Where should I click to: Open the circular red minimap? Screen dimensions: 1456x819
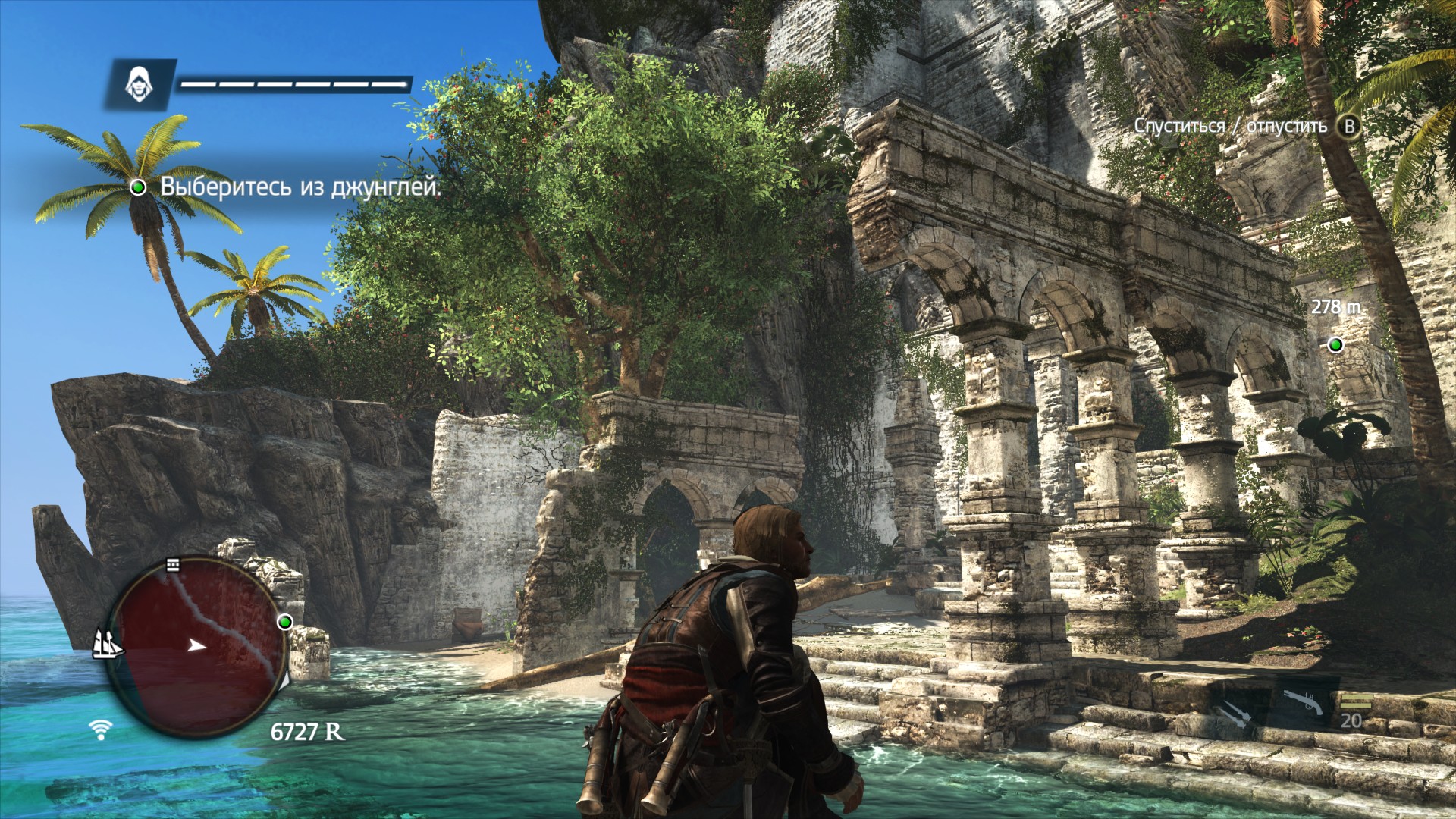click(x=197, y=642)
